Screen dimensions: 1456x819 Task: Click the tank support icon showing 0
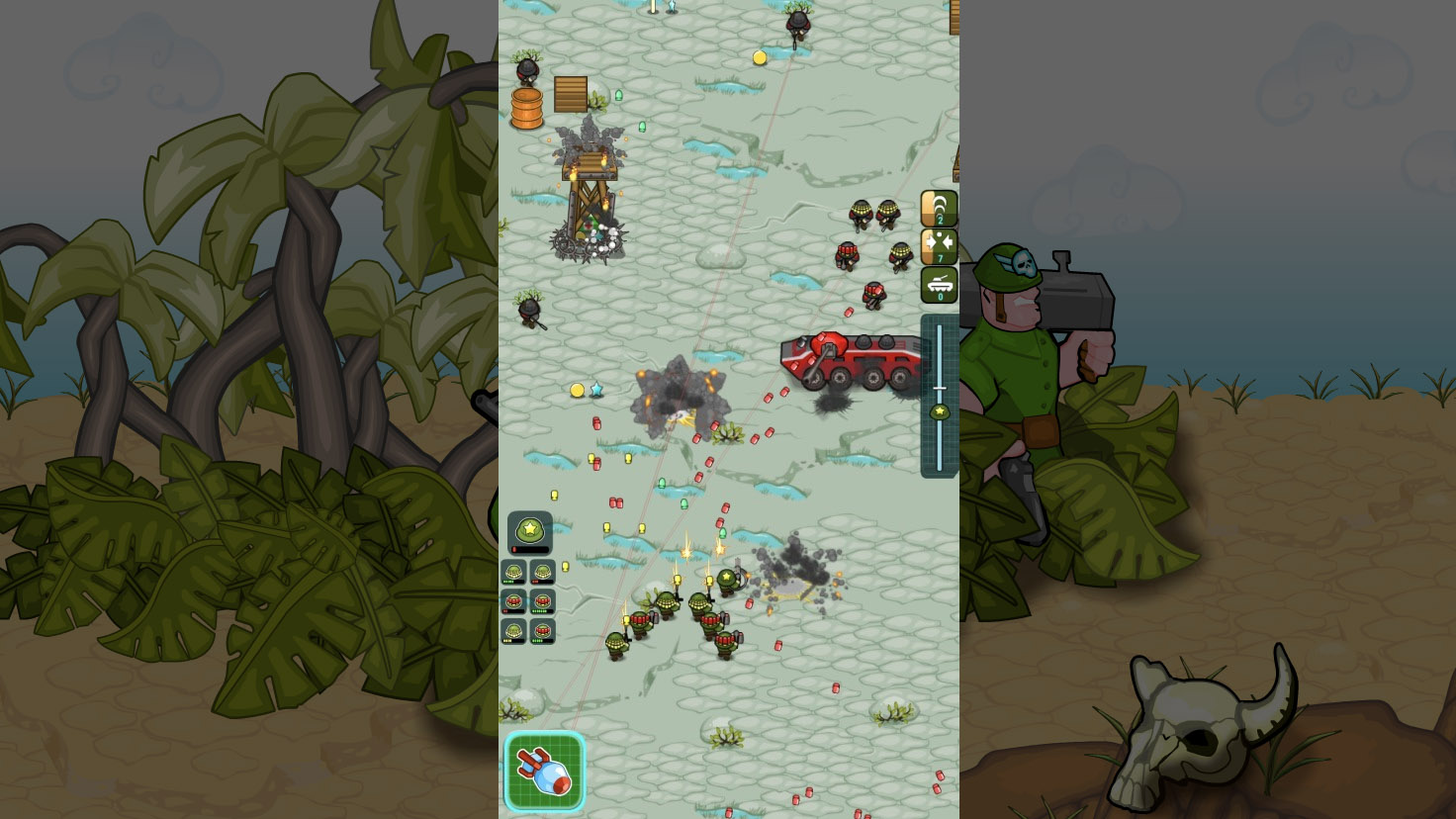point(937,286)
